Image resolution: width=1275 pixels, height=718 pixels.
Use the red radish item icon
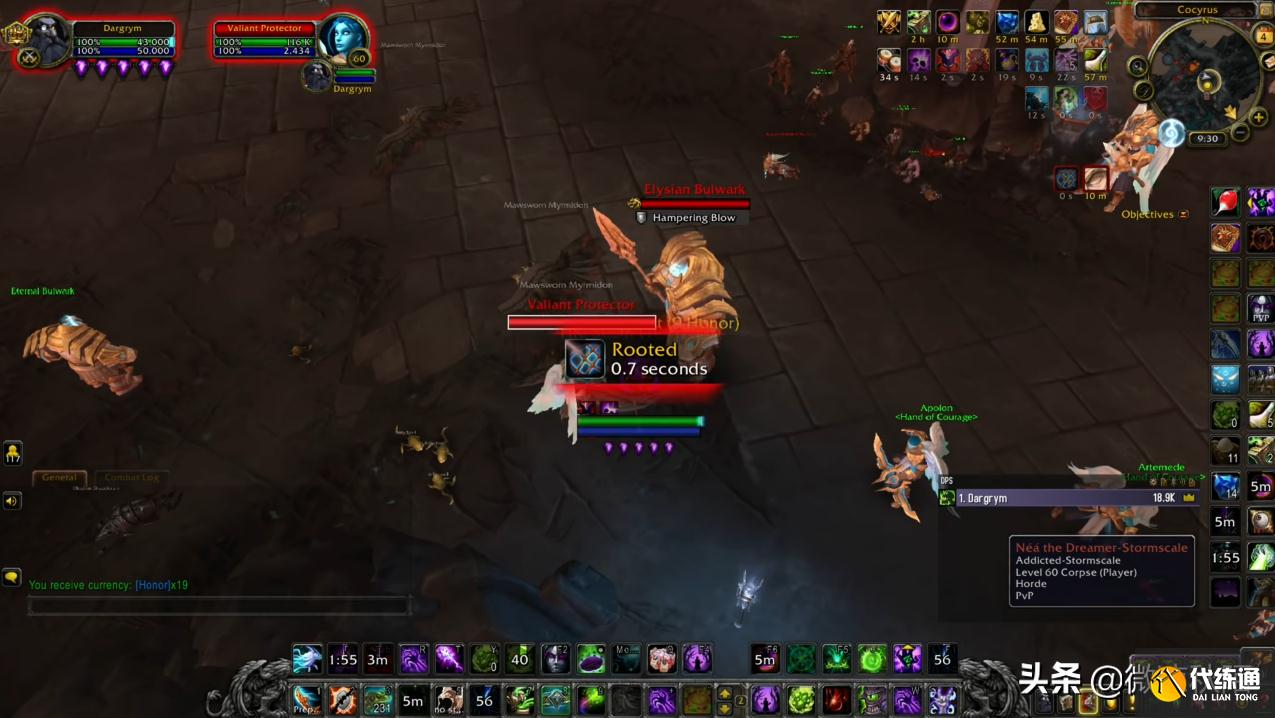coord(1225,202)
